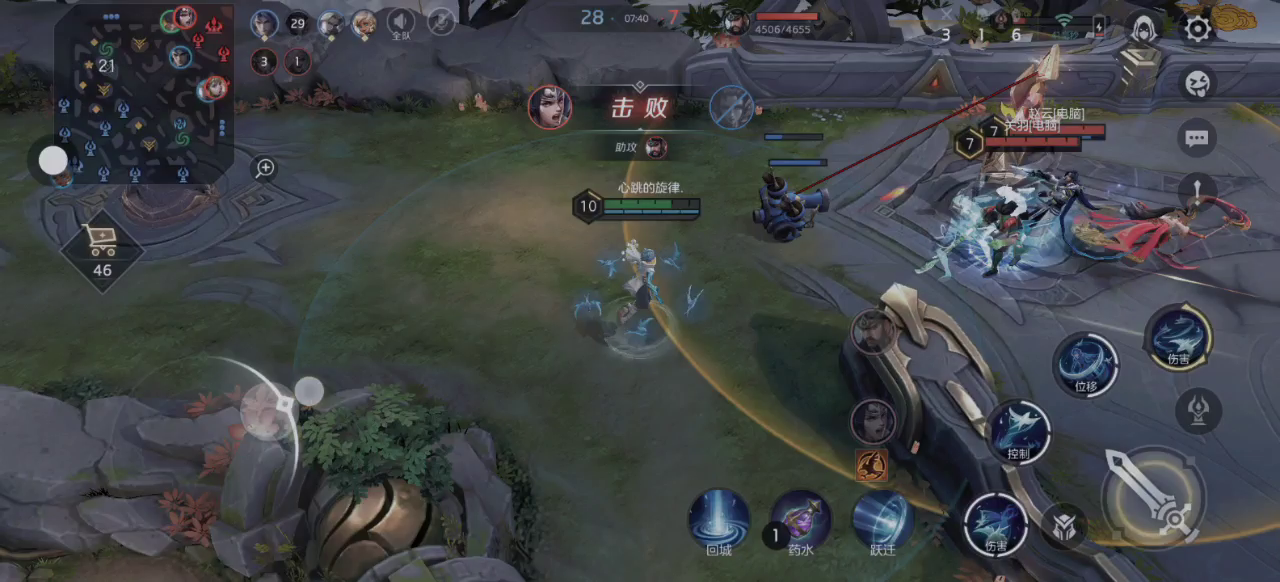Click the hooded figure icon beside settings
Screen dimensions: 1280x582
point(1143,28)
